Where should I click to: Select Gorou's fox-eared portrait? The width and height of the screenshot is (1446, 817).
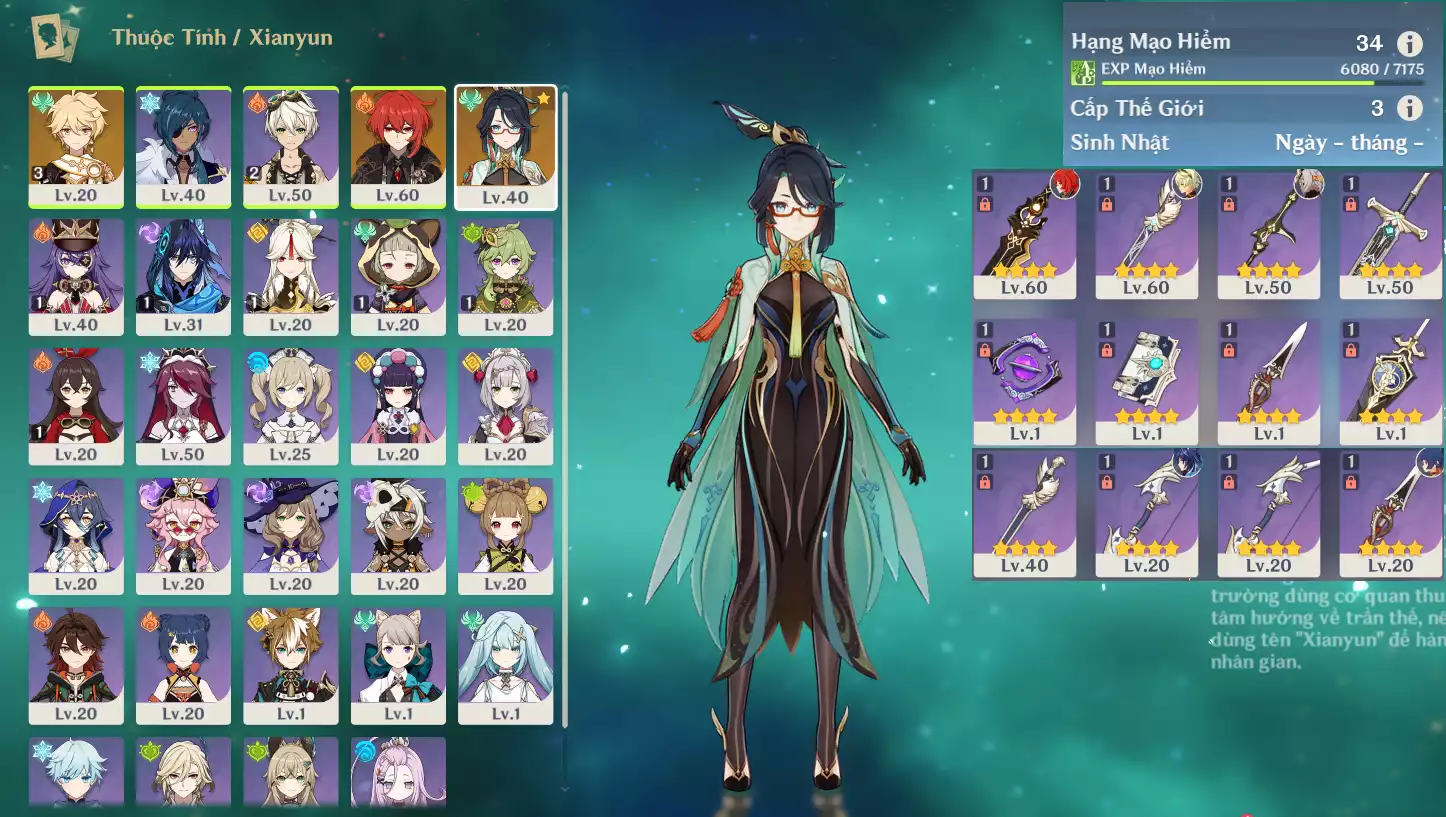click(291, 665)
